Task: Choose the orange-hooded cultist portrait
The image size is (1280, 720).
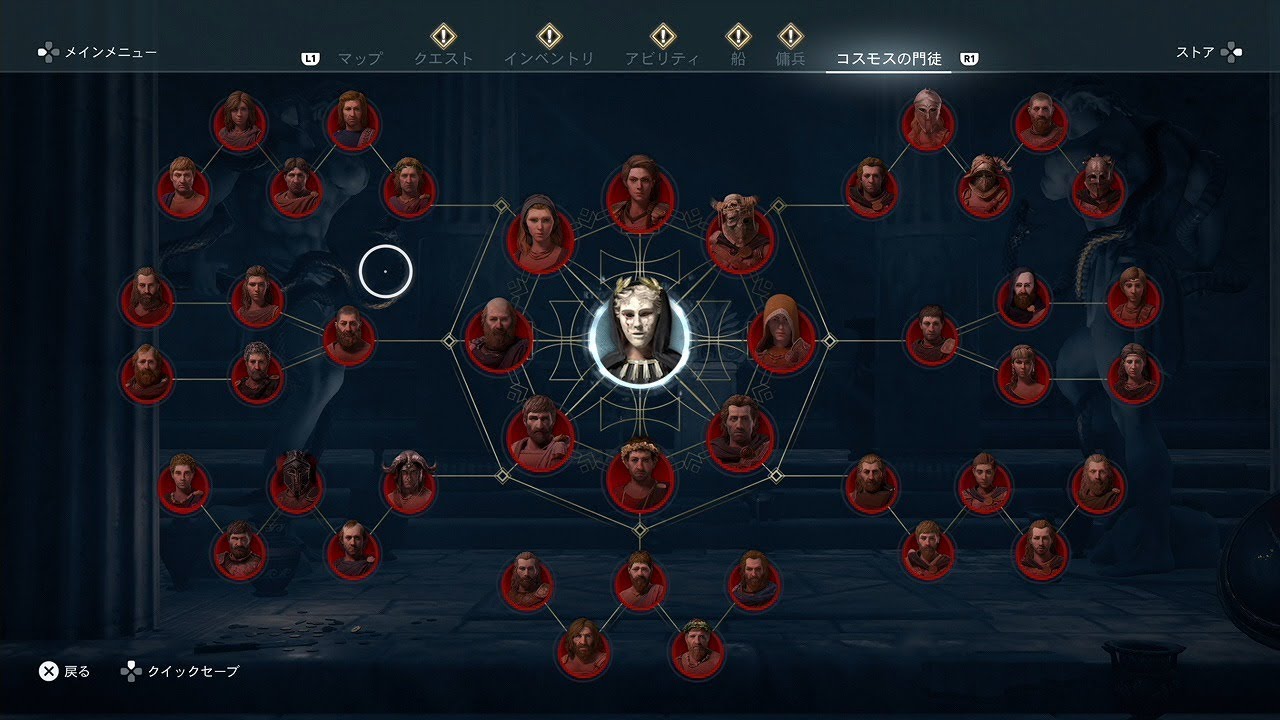Action: [x=782, y=340]
